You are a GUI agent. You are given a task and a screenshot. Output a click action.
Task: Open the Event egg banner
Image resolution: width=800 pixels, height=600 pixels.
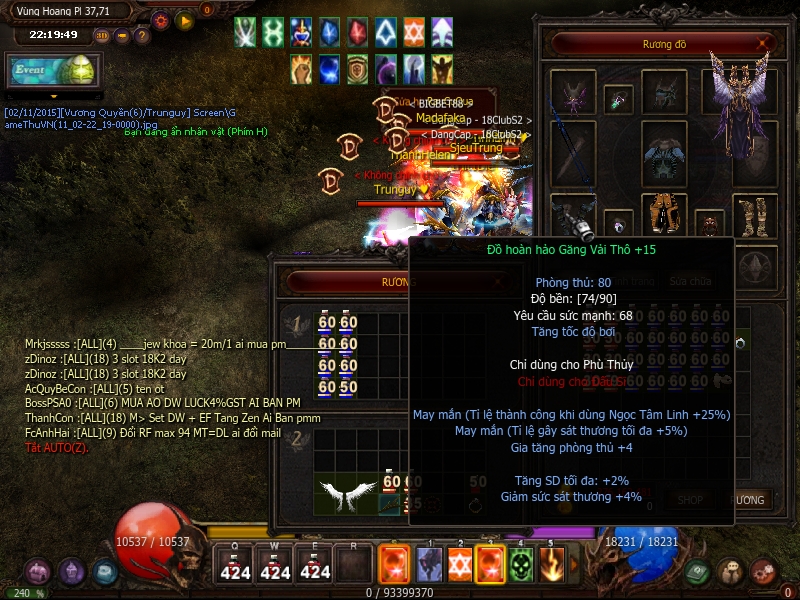51,71
